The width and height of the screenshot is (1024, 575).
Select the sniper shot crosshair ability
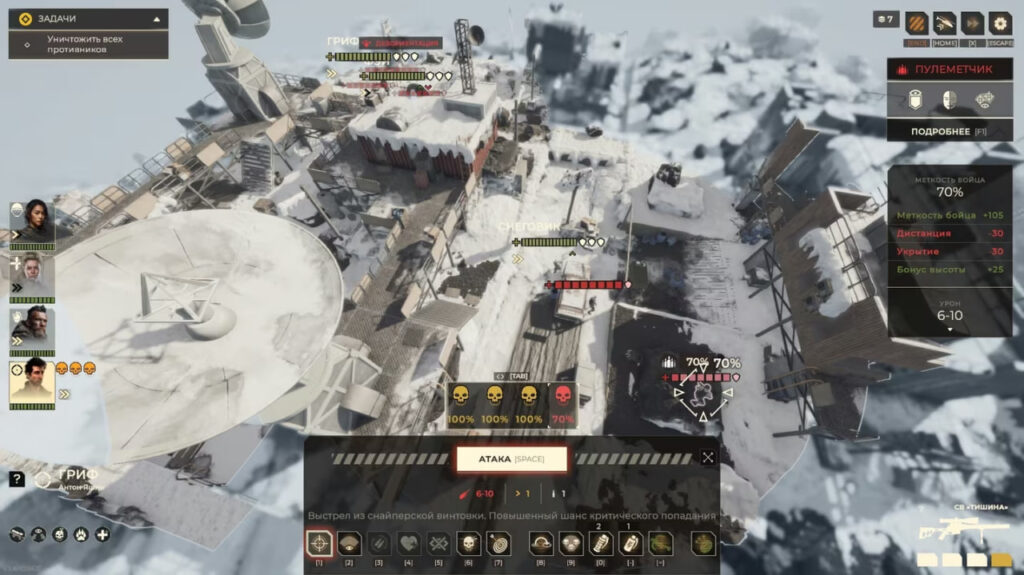(x=319, y=543)
